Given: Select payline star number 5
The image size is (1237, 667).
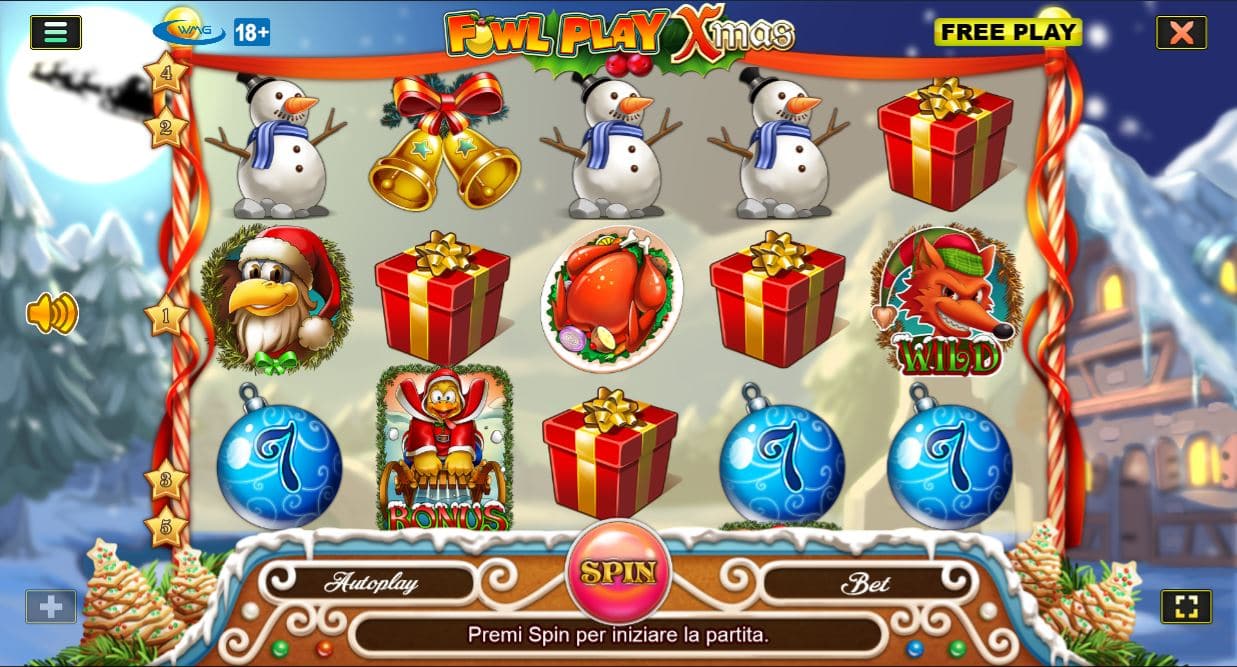Looking at the screenshot, I should [166, 526].
